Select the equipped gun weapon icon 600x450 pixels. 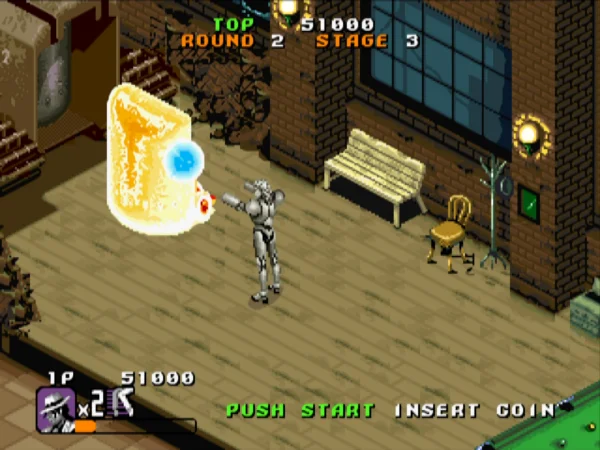(119, 402)
